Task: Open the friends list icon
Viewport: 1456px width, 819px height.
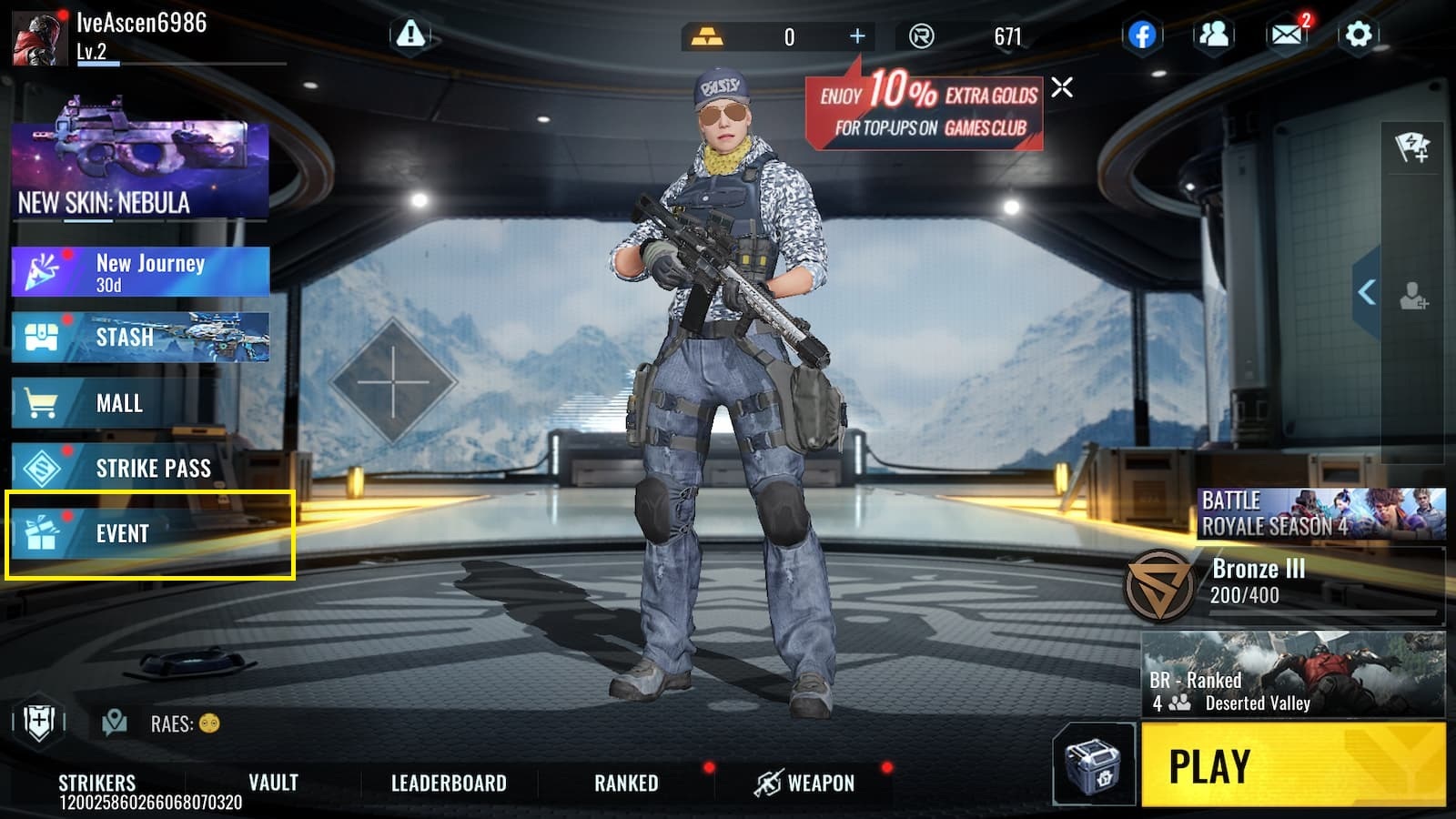Action: [1213, 36]
